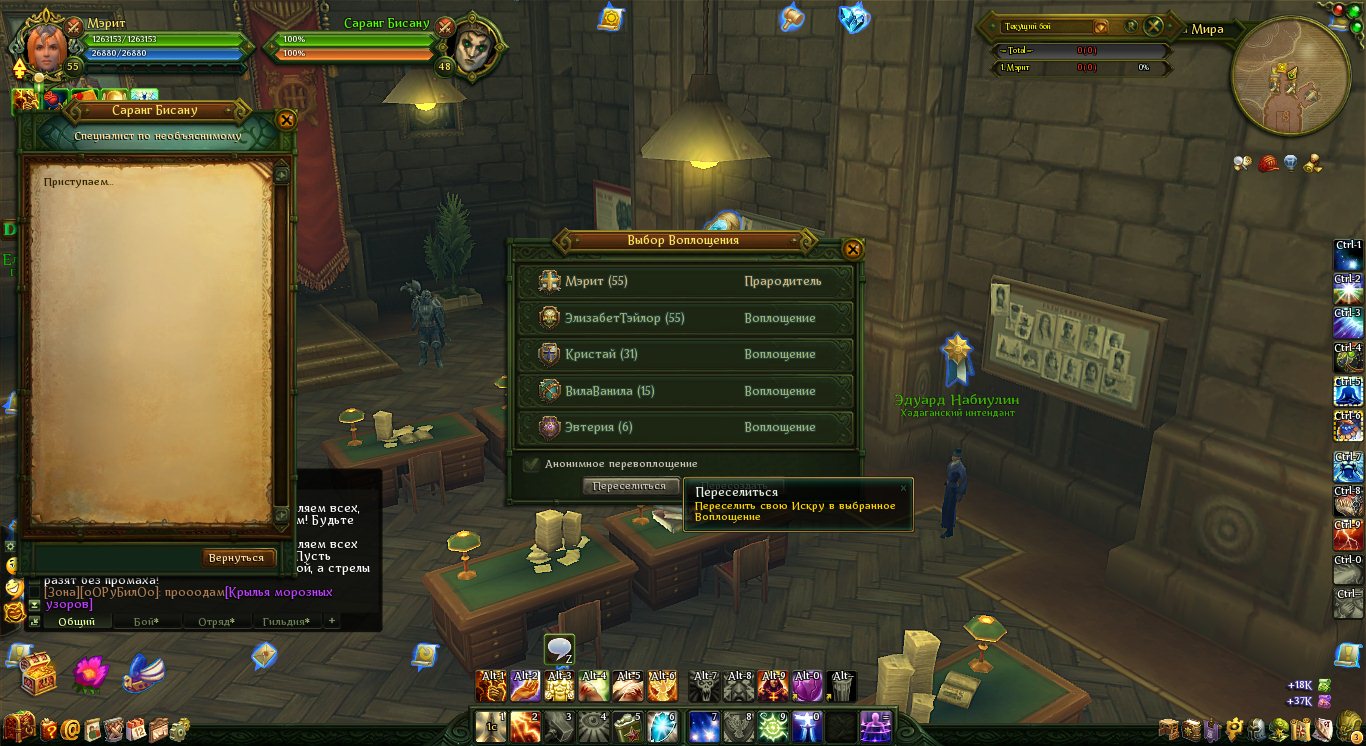The height and width of the screenshot is (746, 1366).
Task: Click the Переселиться button
Action: coord(628,486)
